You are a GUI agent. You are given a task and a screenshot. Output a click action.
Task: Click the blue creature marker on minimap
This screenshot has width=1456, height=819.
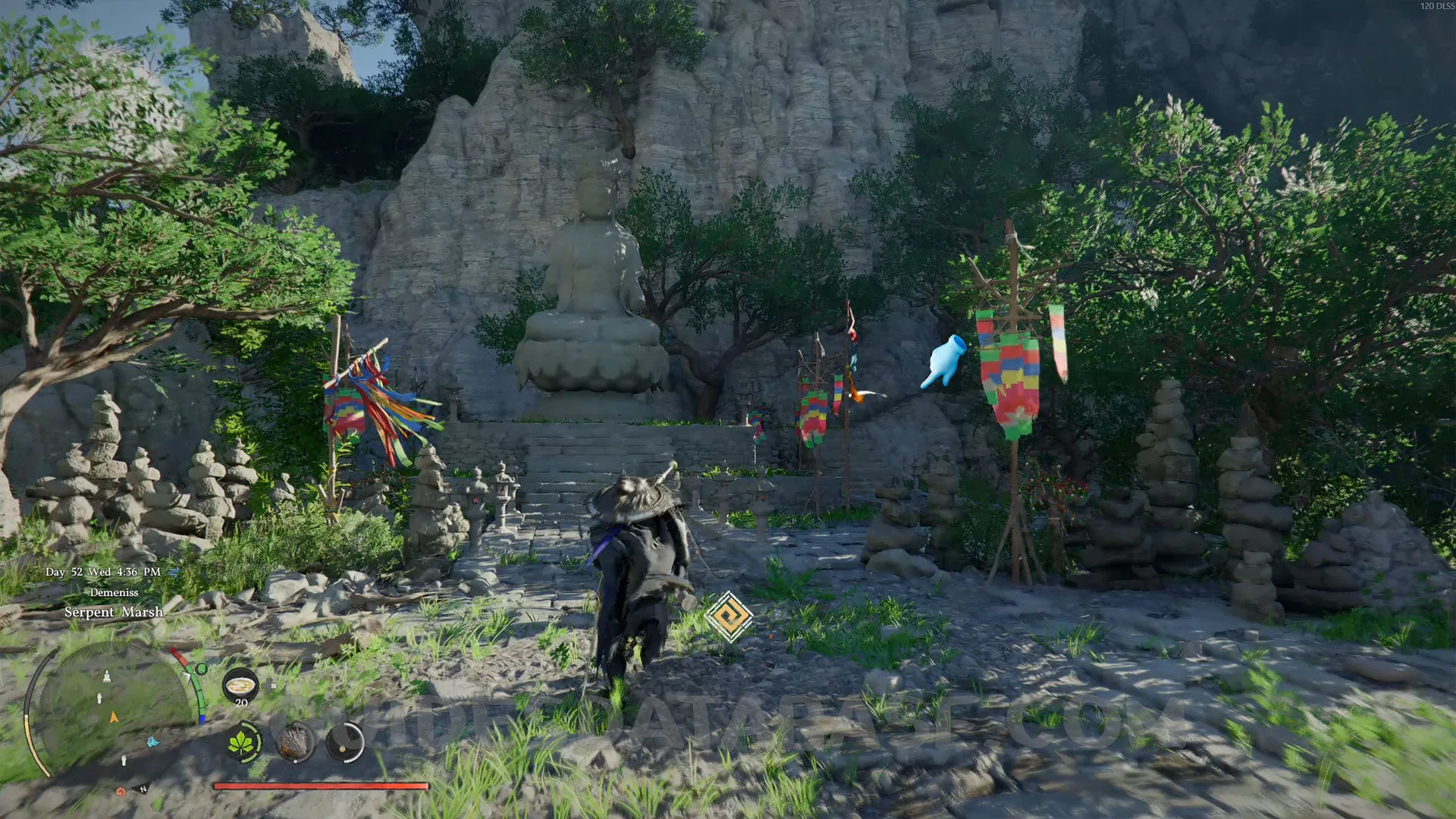pyautogui.click(x=152, y=741)
